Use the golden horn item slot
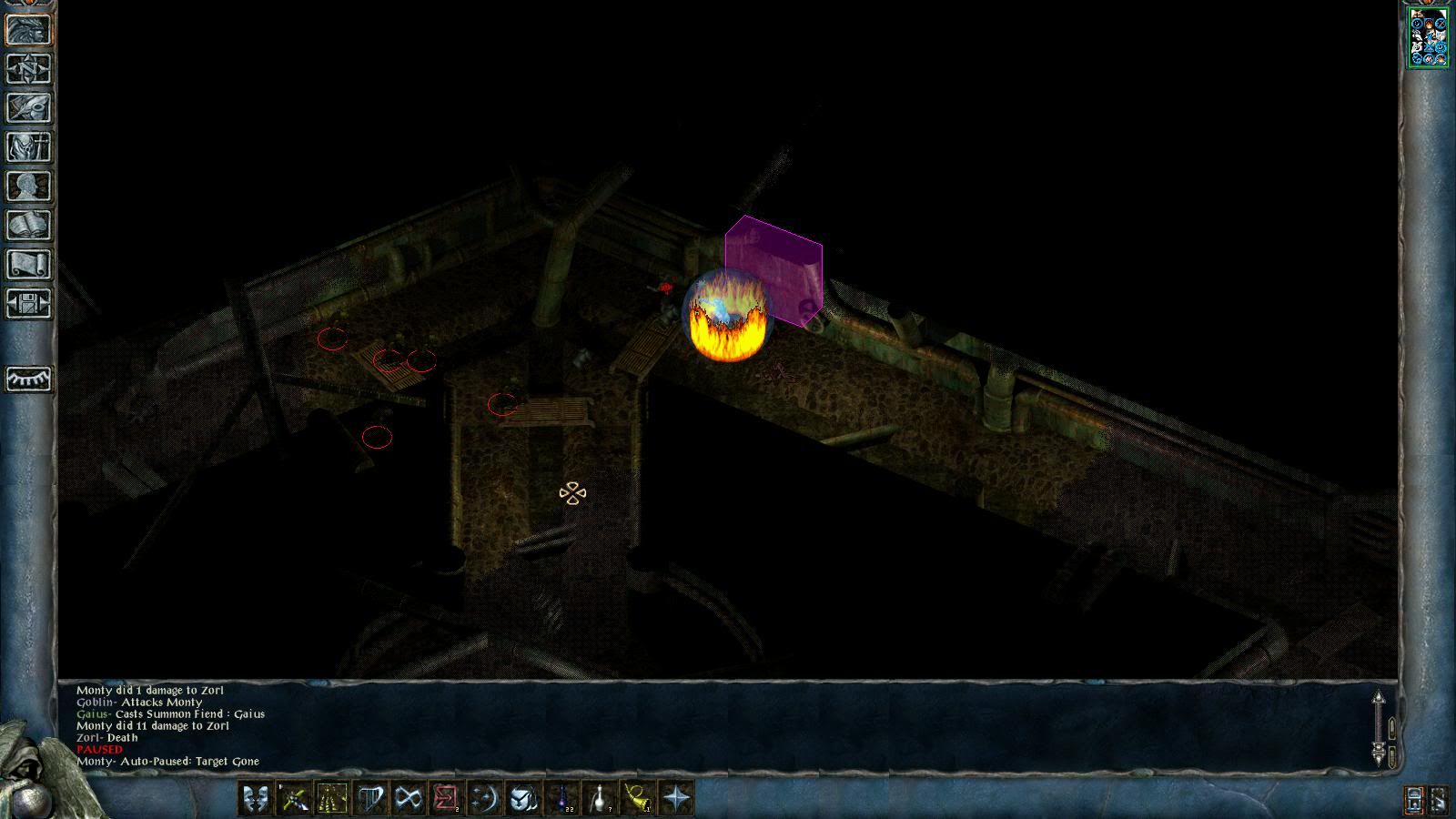Image resolution: width=1456 pixels, height=819 pixels. tap(638, 799)
